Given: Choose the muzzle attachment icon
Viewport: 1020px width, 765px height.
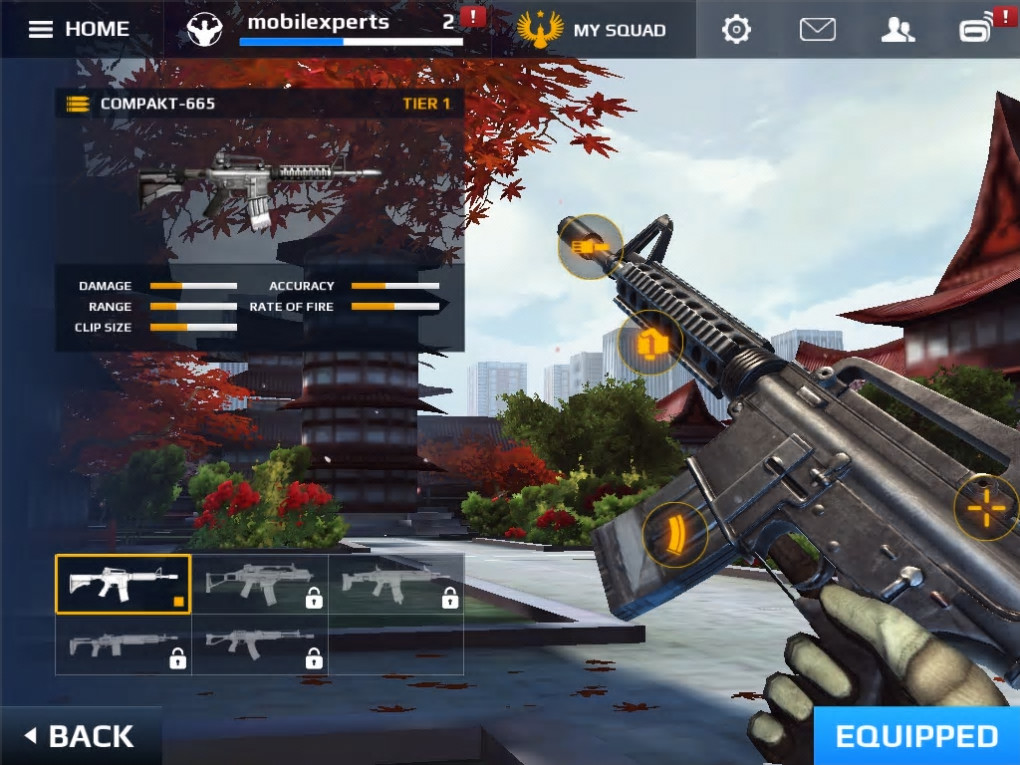Looking at the screenshot, I should [590, 246].
